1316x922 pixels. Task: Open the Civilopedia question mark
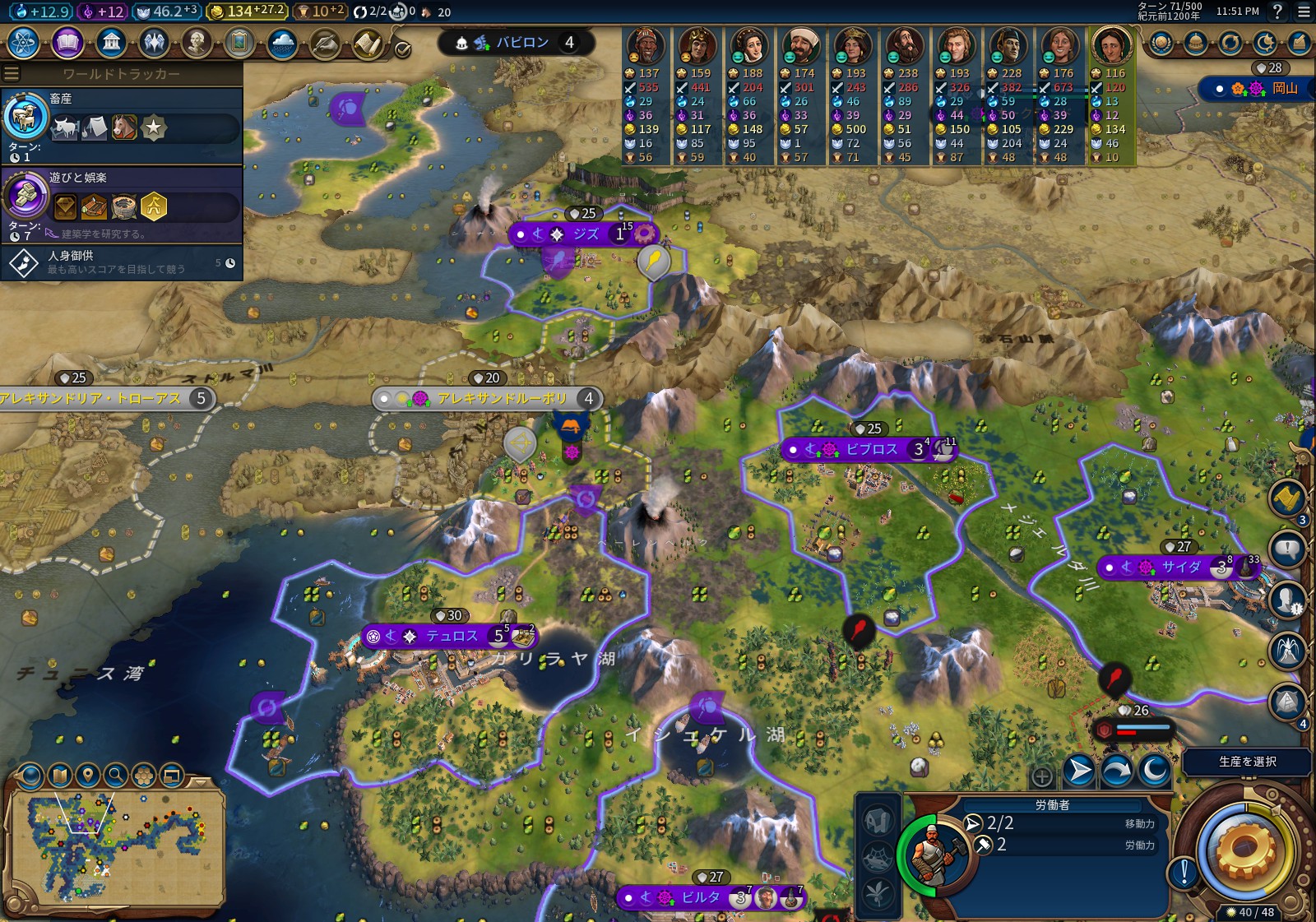coord(1277,12)
